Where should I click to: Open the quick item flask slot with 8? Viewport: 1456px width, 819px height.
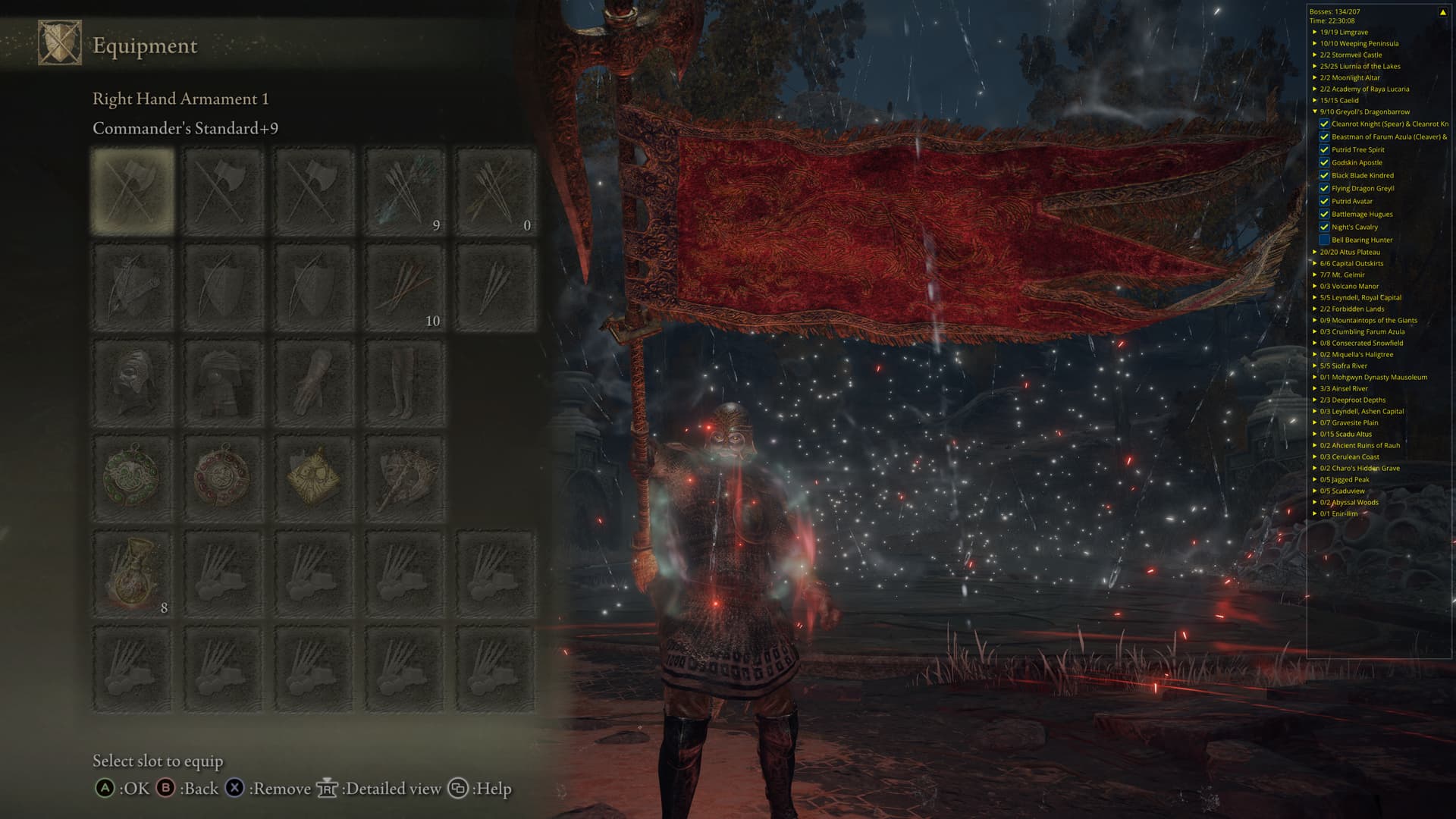coord(133,574)
